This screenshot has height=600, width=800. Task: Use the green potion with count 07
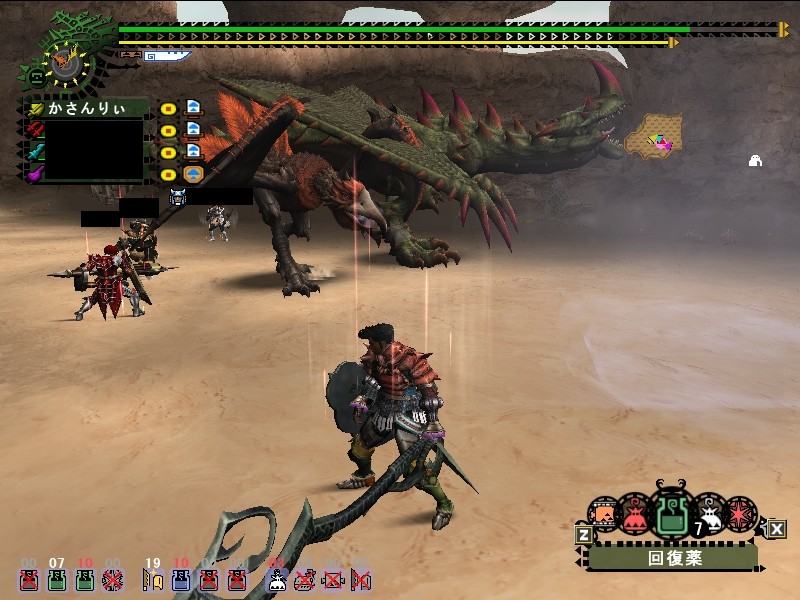coord(57,579)
